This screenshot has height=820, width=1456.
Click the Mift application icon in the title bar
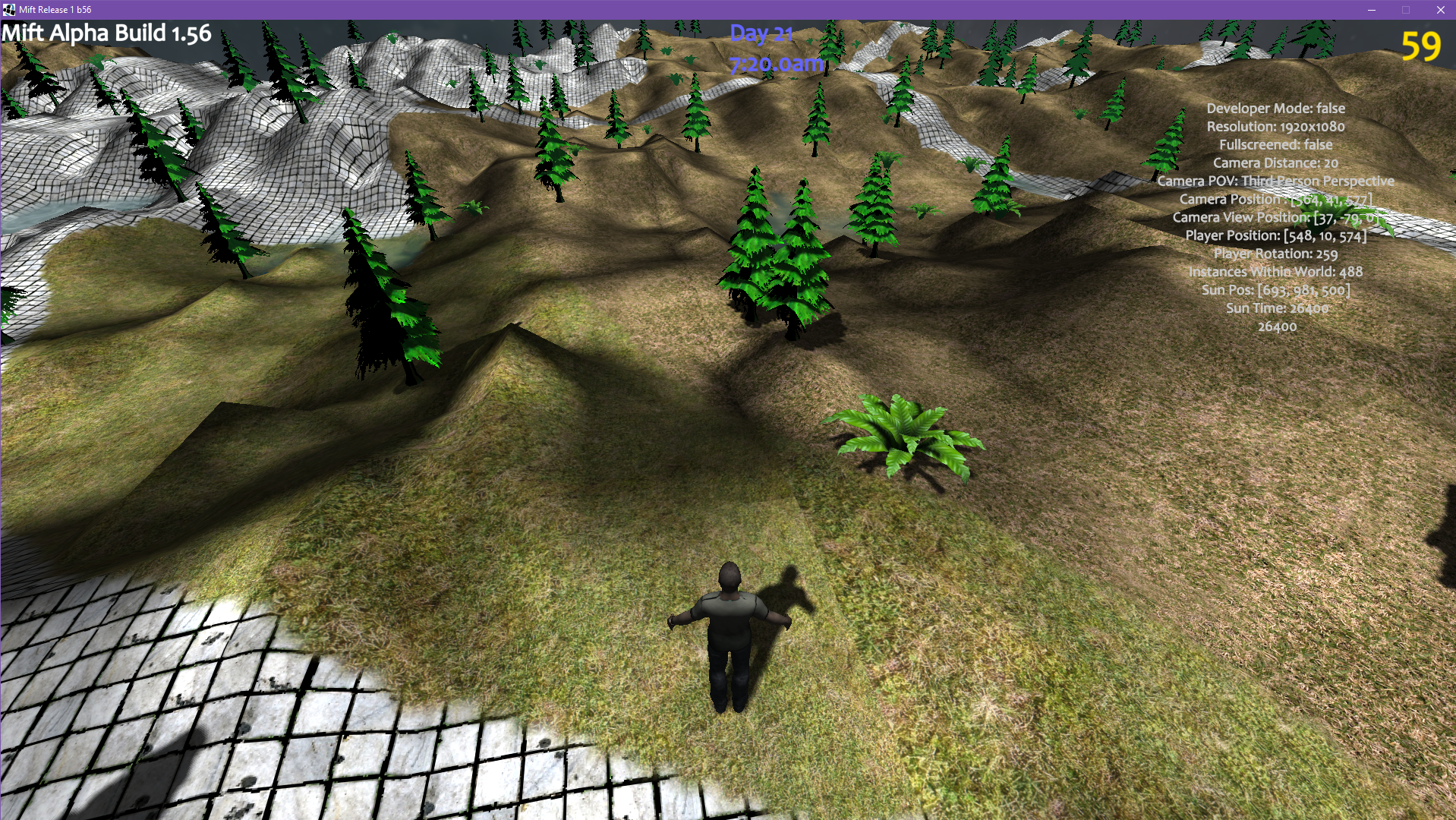coord(9,11)
